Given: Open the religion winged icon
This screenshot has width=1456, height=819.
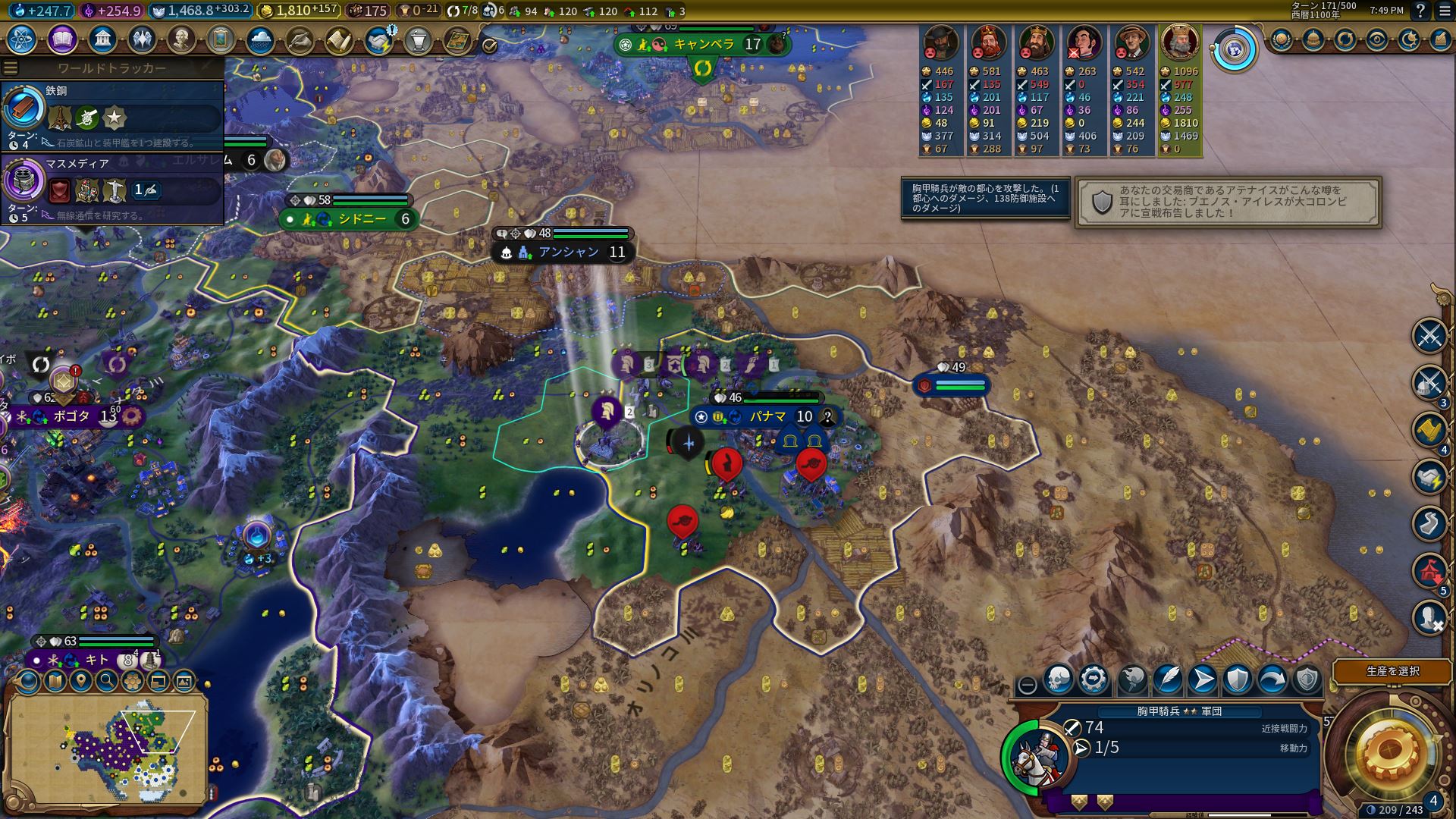Looking at the screenshot, I should pos(142,39).
